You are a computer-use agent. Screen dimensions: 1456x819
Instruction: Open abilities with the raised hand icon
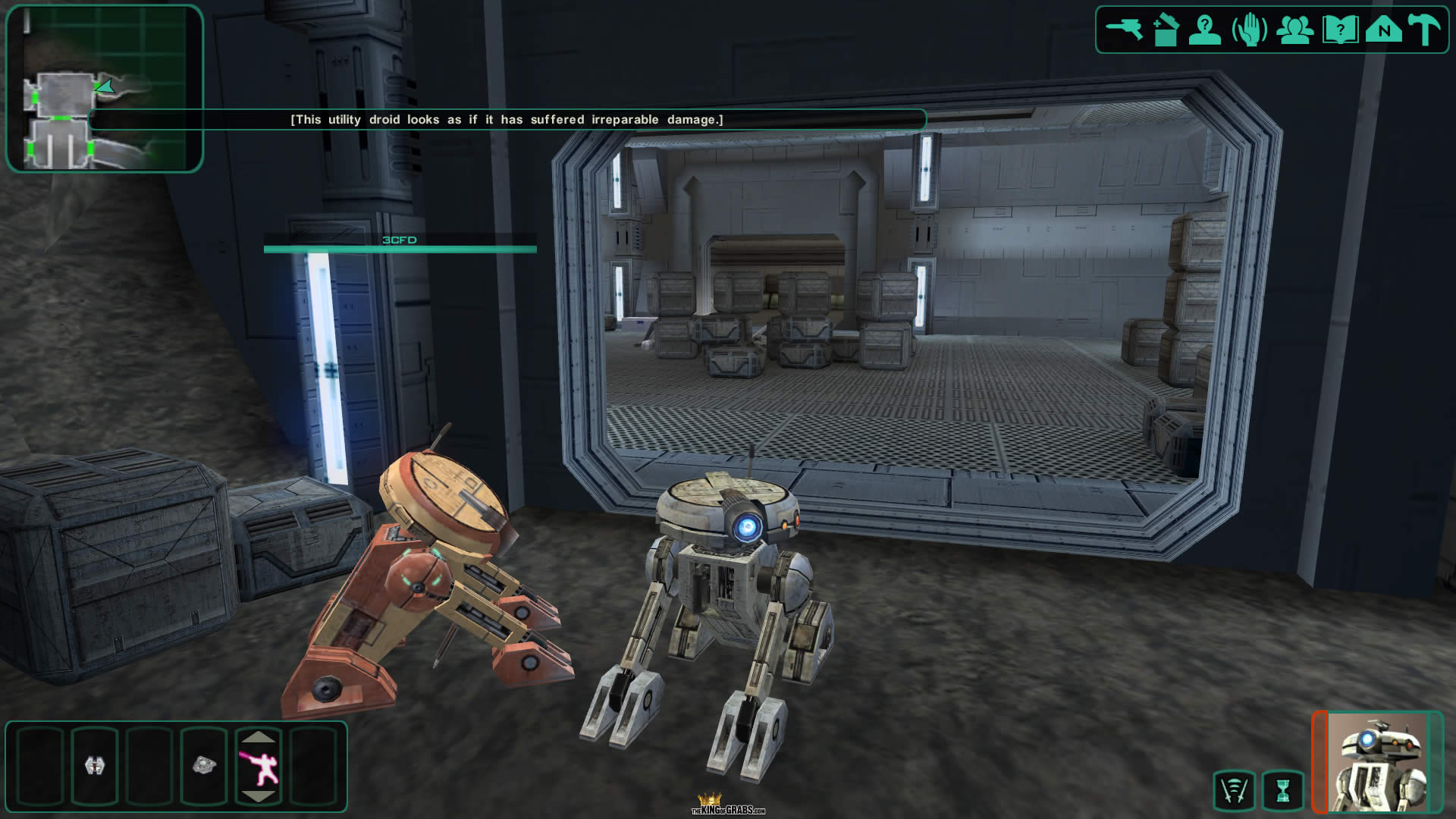pyautogui.click(x=1249, y=30)
